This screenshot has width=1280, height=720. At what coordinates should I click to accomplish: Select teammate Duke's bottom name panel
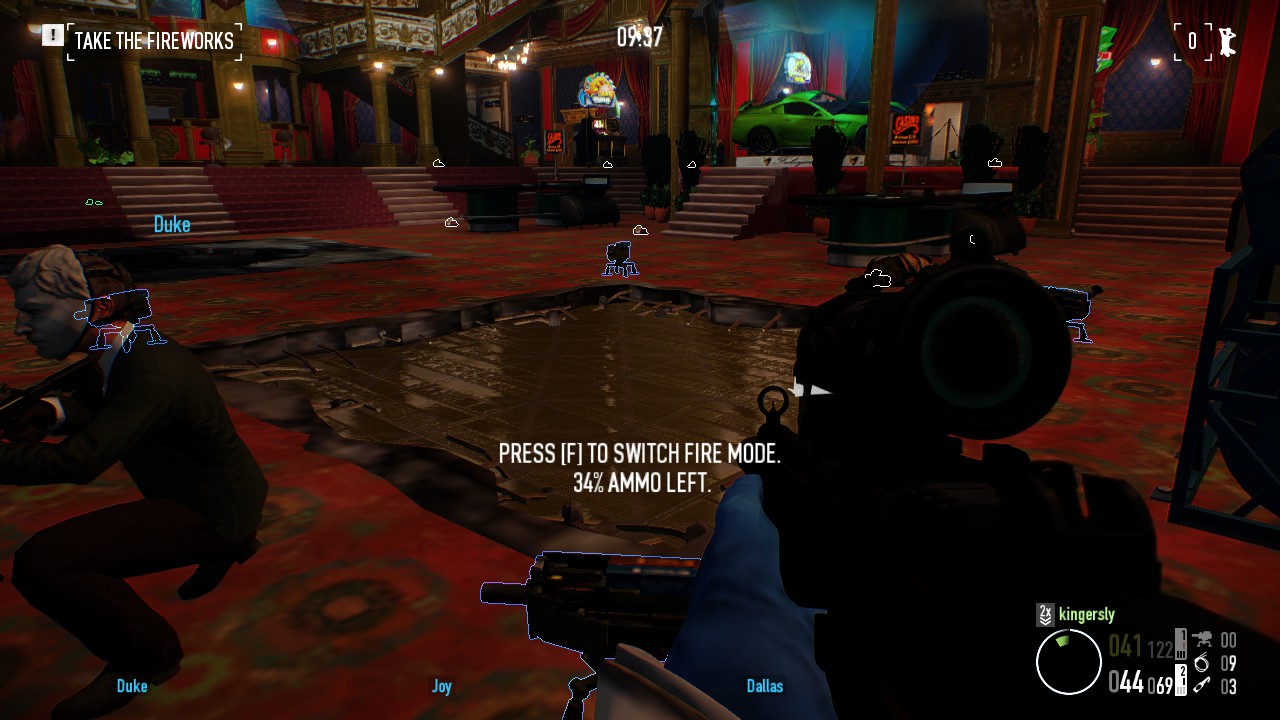click(x=132, y=686)
